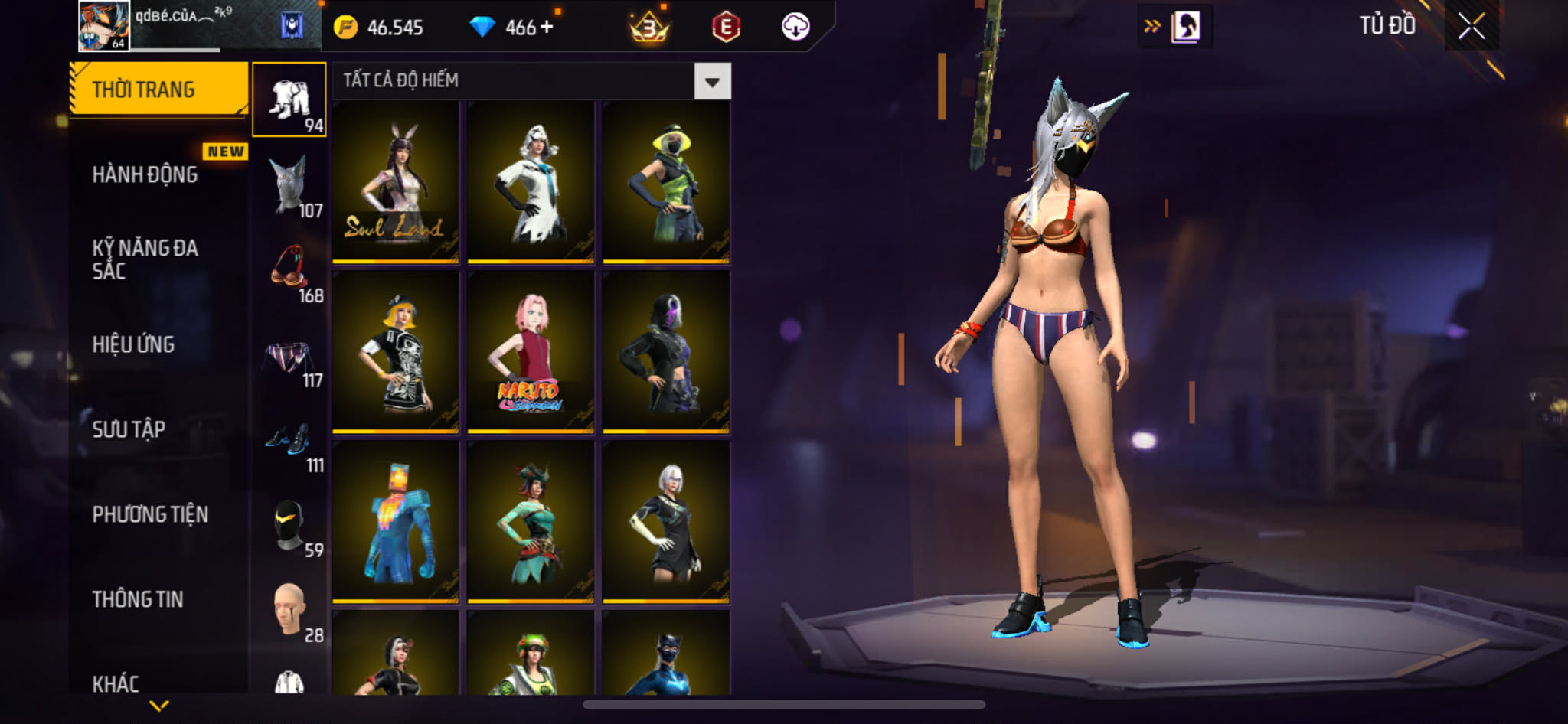Select the Sưu Tập menu entry
This screenshot has width=1568, height=724.
point(129,429)
